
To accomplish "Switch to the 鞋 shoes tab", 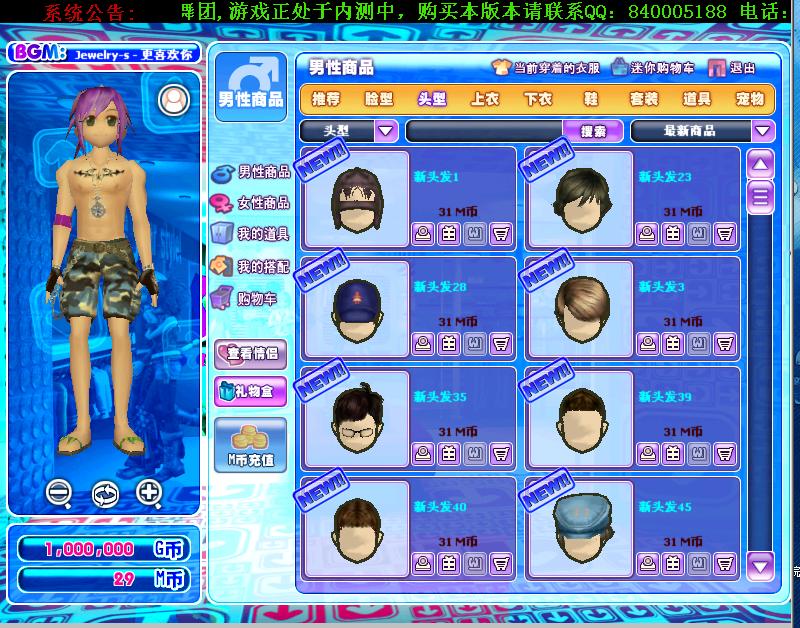I will click(x=591, y=99).
